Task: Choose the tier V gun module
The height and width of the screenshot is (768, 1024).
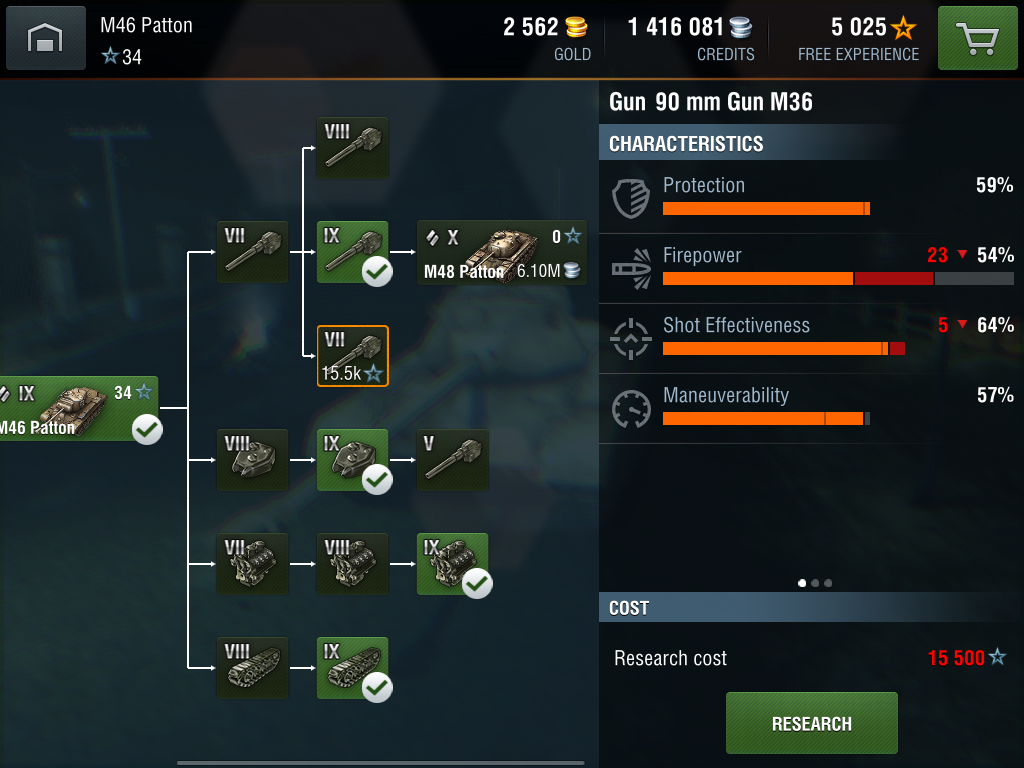Action: [x=452, y=460]
